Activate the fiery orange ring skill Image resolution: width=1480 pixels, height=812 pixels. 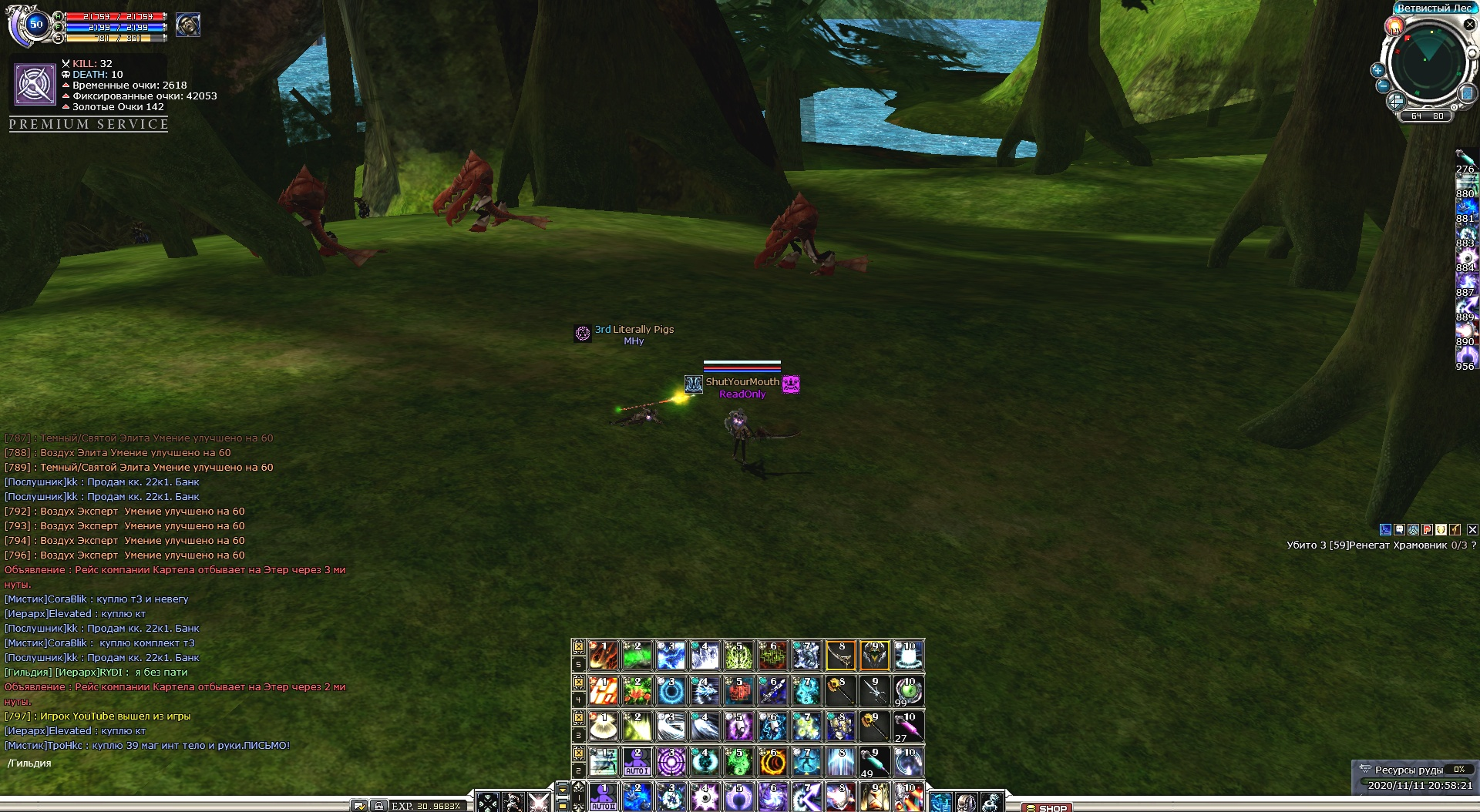point(772,762)
